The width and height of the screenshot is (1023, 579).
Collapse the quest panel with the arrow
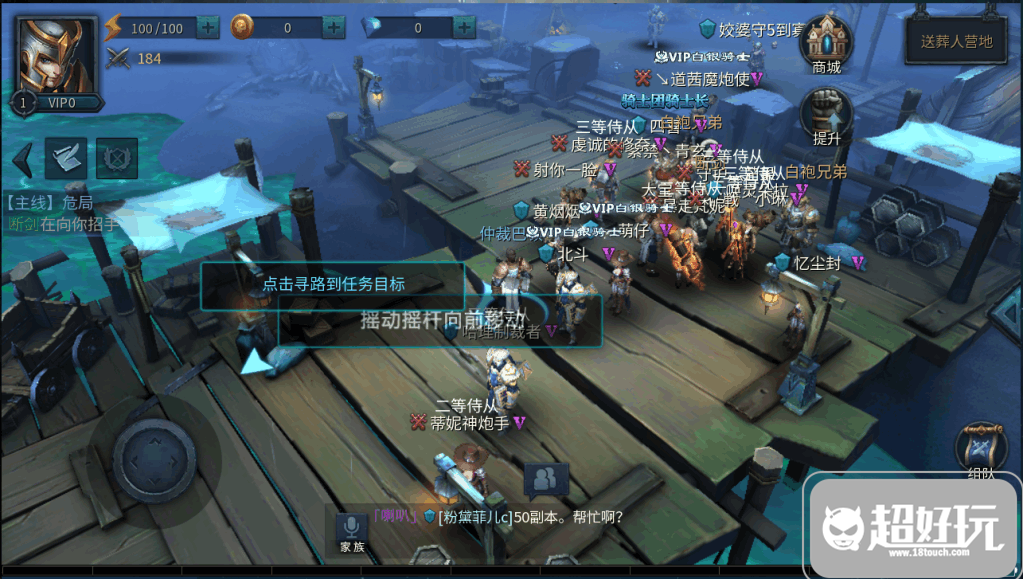(x=22, y=158)
